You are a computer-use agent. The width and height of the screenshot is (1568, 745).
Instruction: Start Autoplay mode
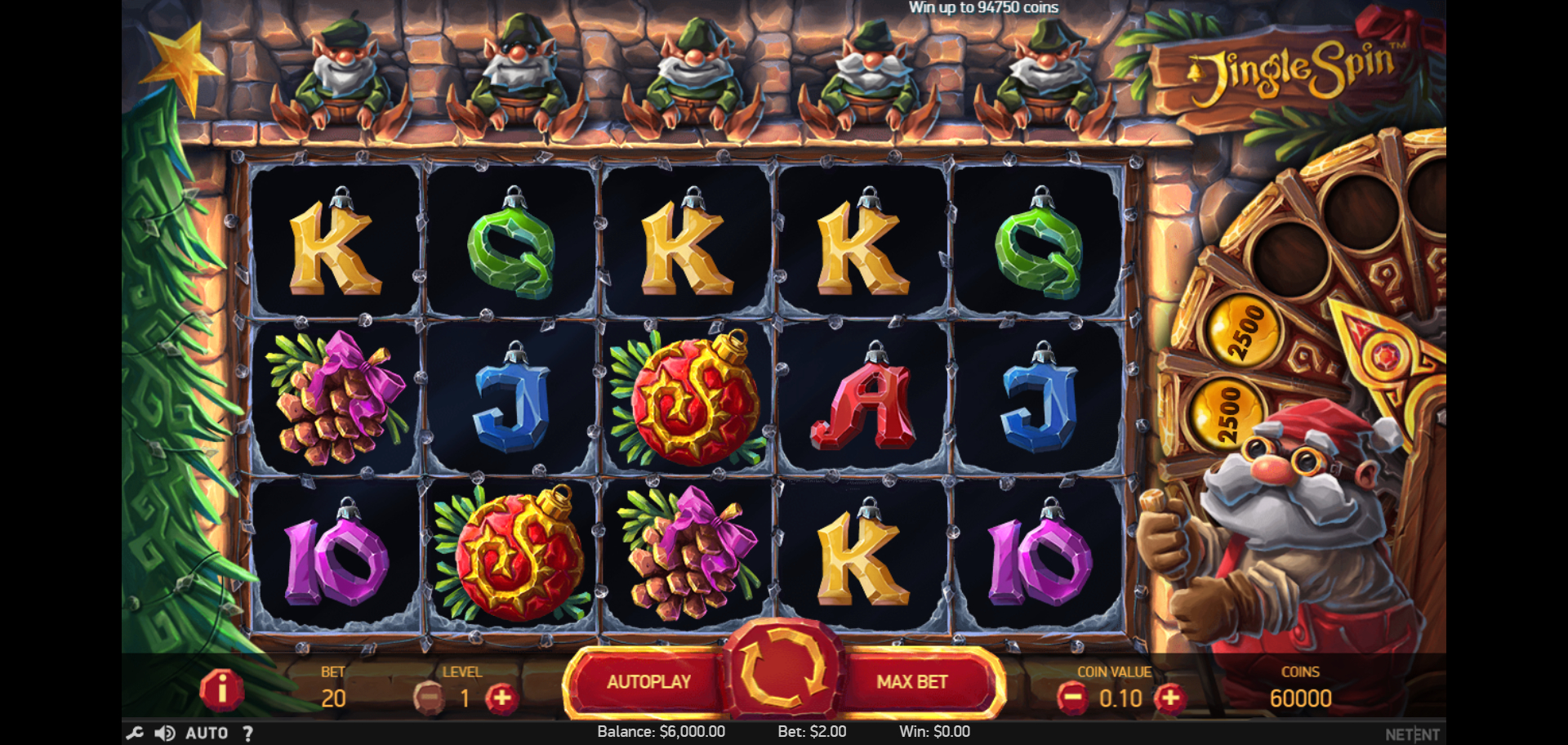tap(648, 682)
